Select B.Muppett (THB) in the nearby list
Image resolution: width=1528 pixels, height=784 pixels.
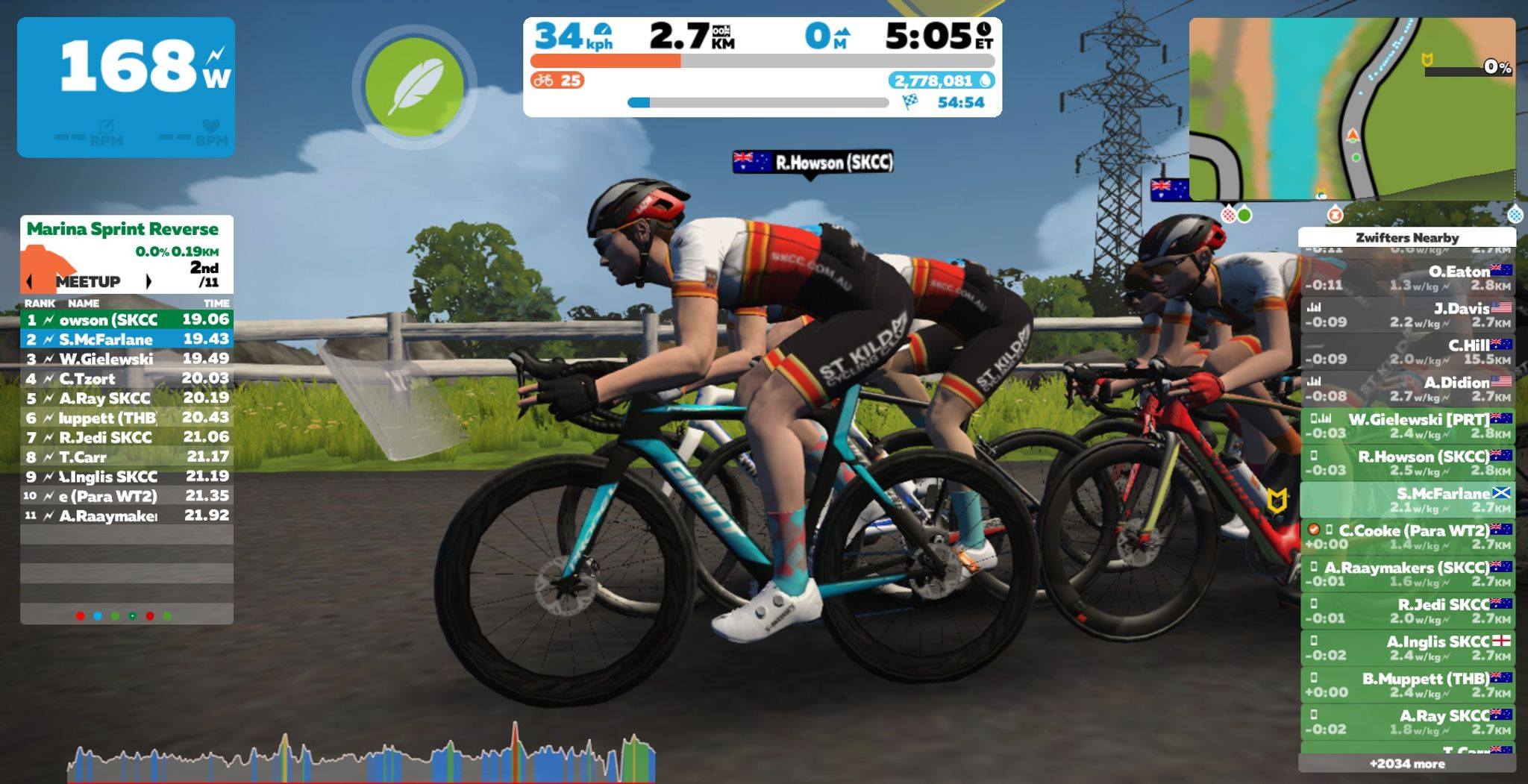coord(1408,685)
